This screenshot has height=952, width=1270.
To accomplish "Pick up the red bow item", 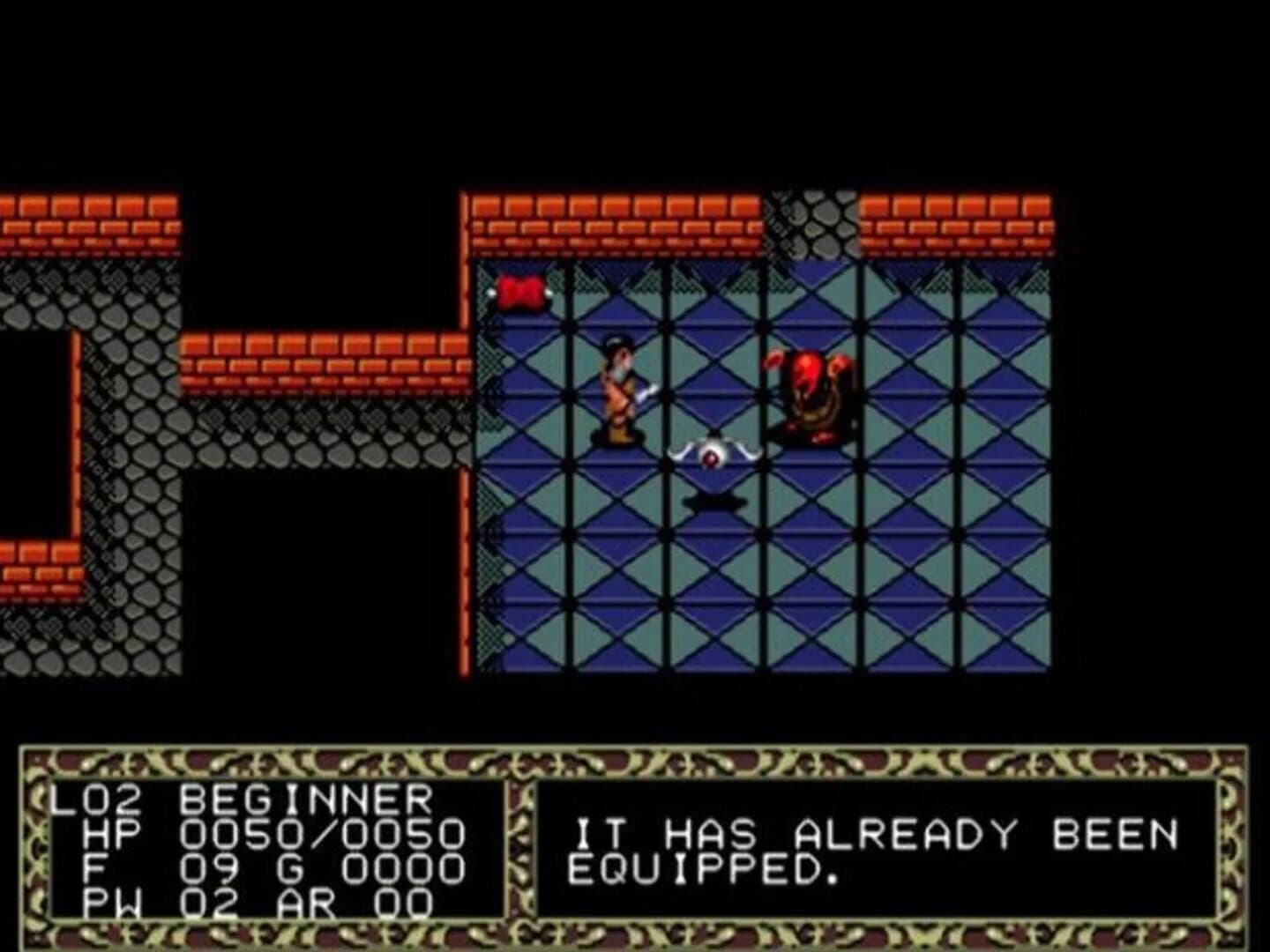I will coord(519,291).
